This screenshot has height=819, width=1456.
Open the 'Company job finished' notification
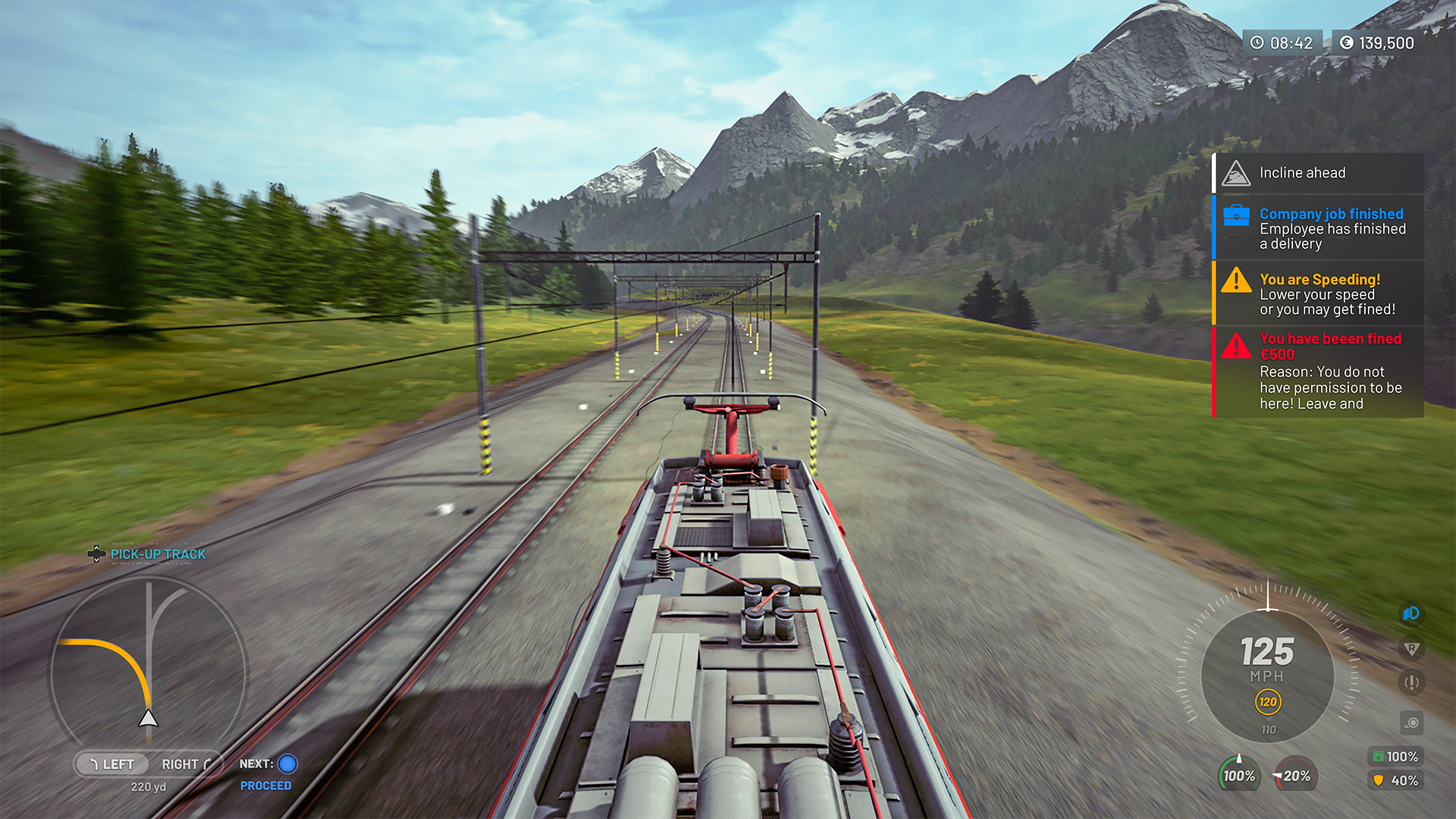[1318, 228]
